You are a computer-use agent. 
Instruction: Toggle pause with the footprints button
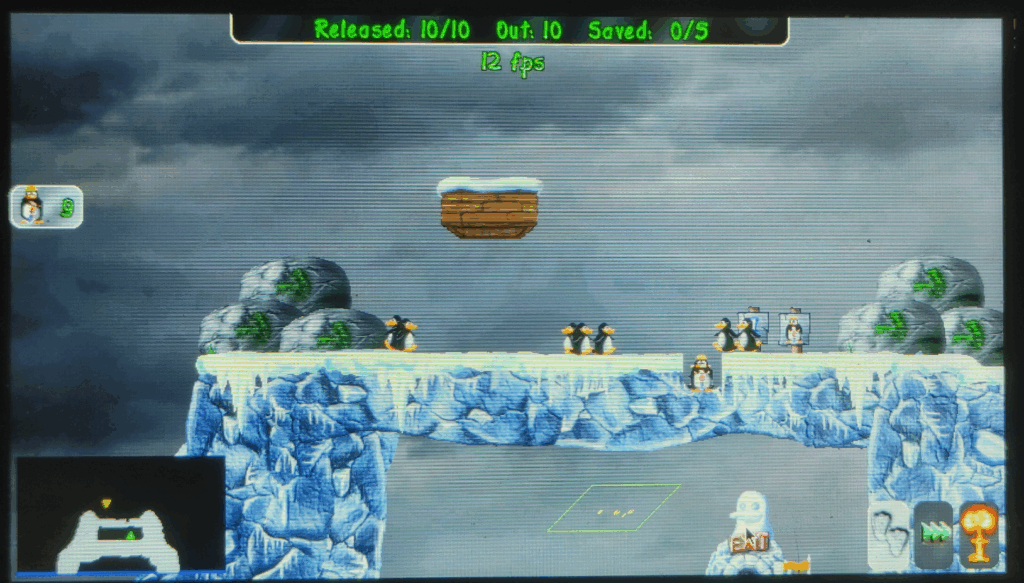(x=887, y=533)
